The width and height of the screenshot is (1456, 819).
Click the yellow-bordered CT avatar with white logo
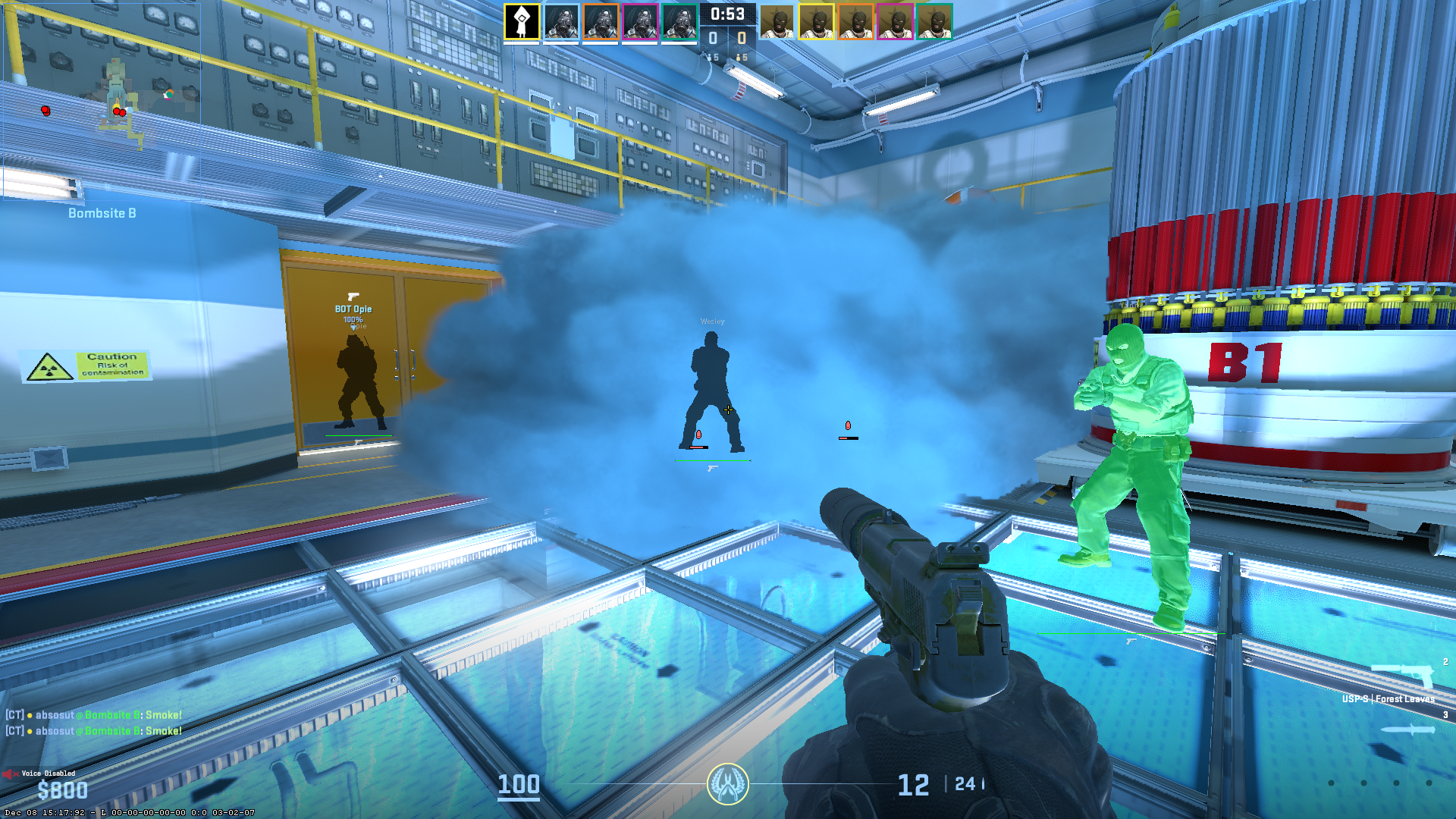click(522, 20)
